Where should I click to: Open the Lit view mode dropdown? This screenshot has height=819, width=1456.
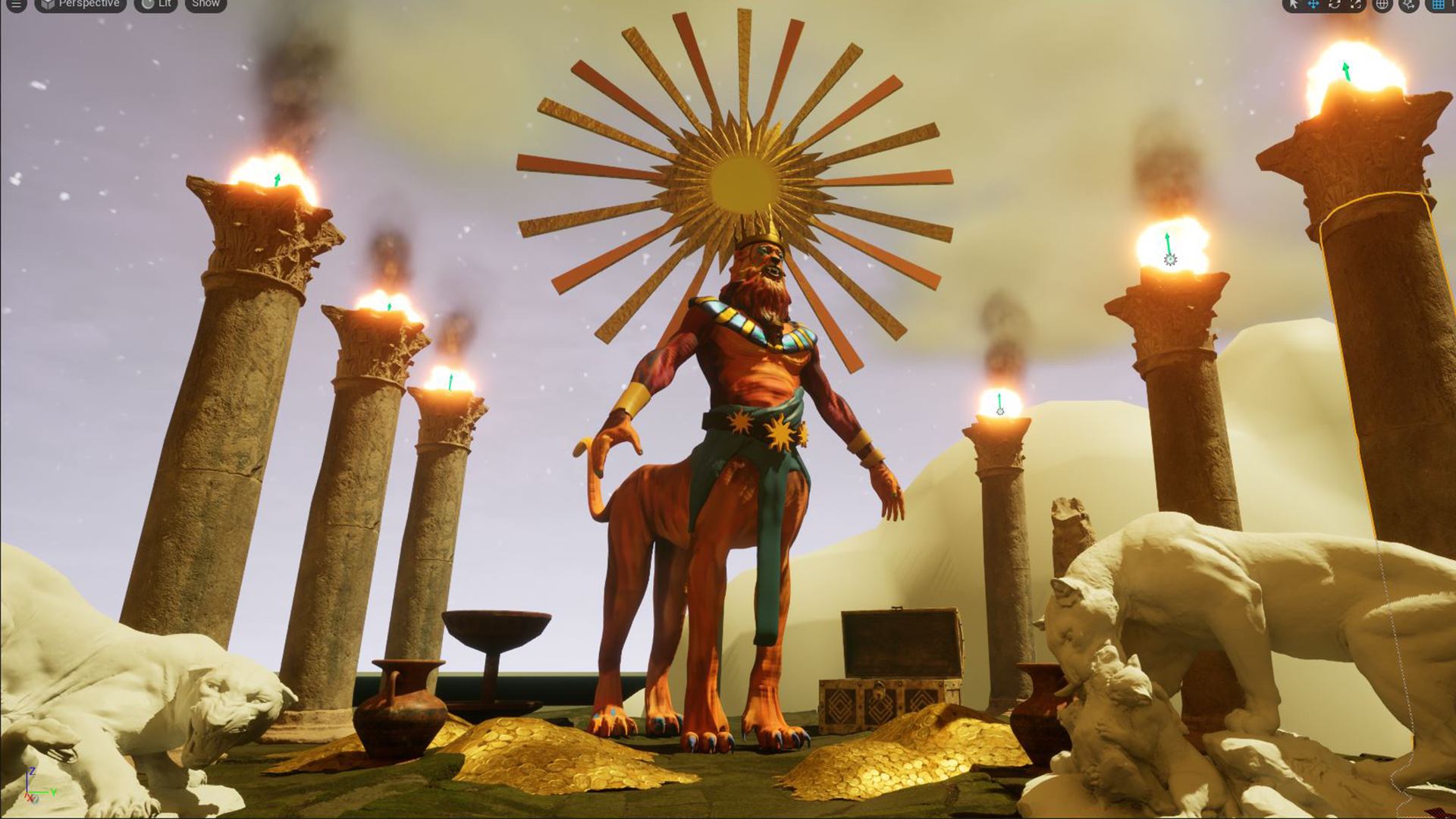pyautogui.click(x=162, y=5)
